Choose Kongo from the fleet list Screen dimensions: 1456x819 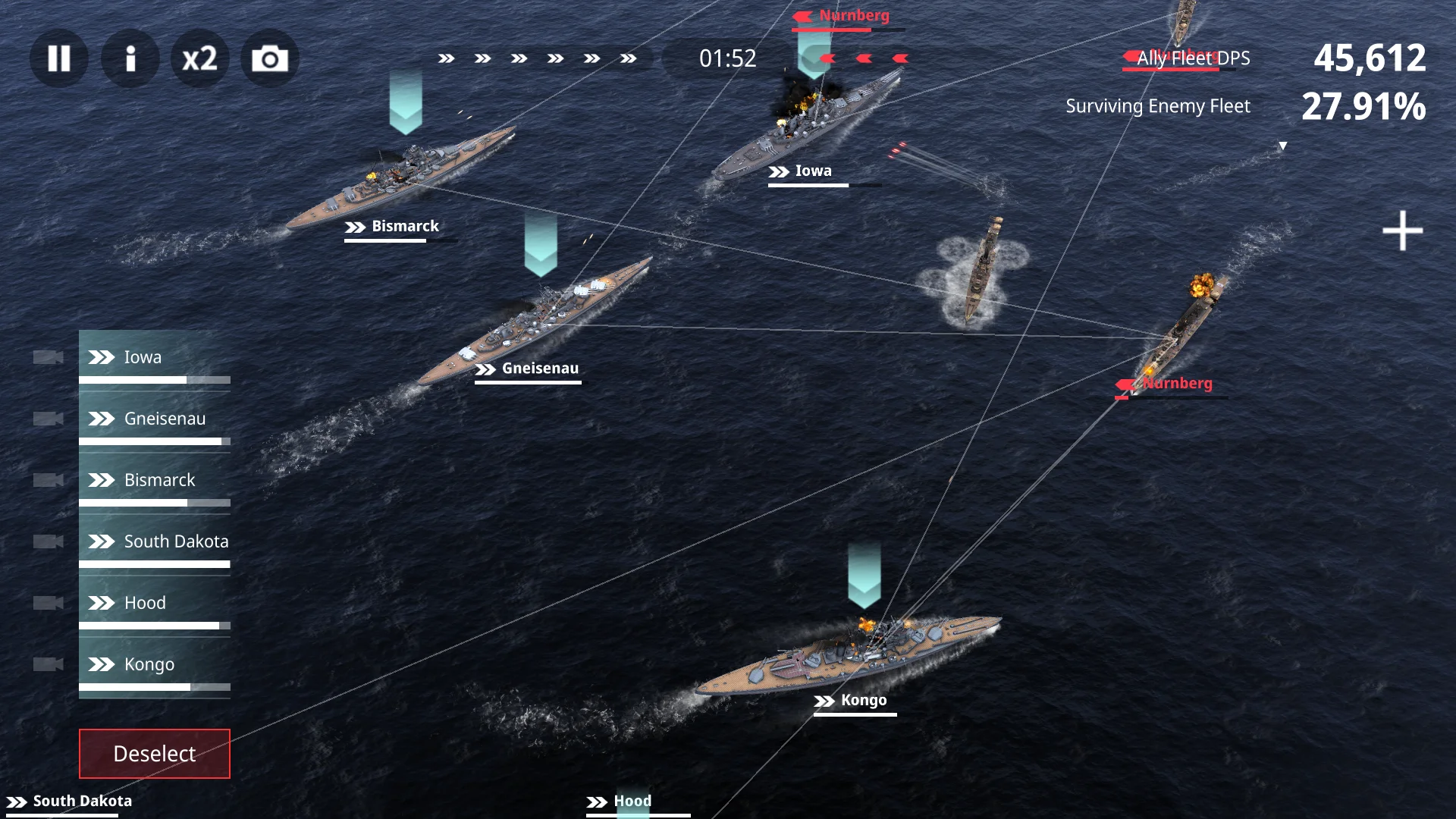click(155, 664)
